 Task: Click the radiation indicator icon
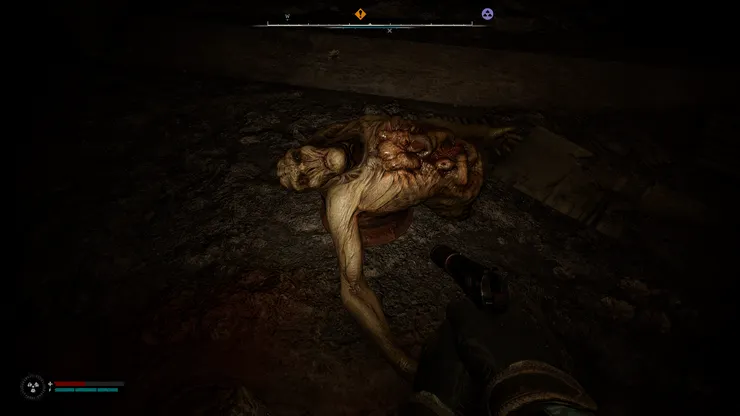pos(33,387)
